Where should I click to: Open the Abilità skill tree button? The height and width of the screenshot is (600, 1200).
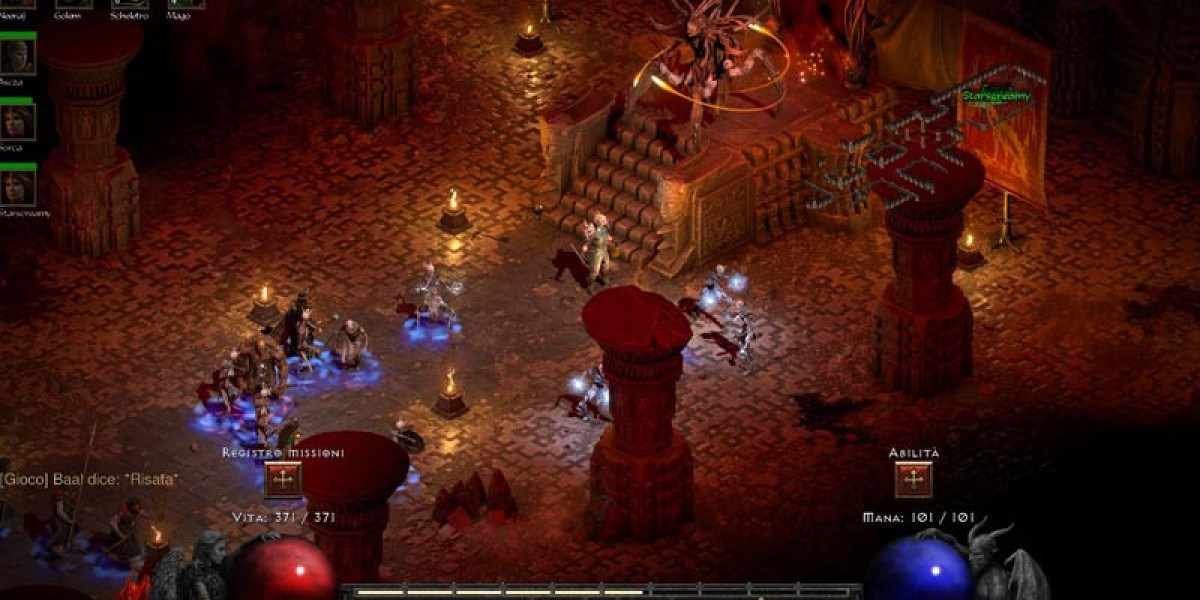pyautogui.click(x=913, y=479)
